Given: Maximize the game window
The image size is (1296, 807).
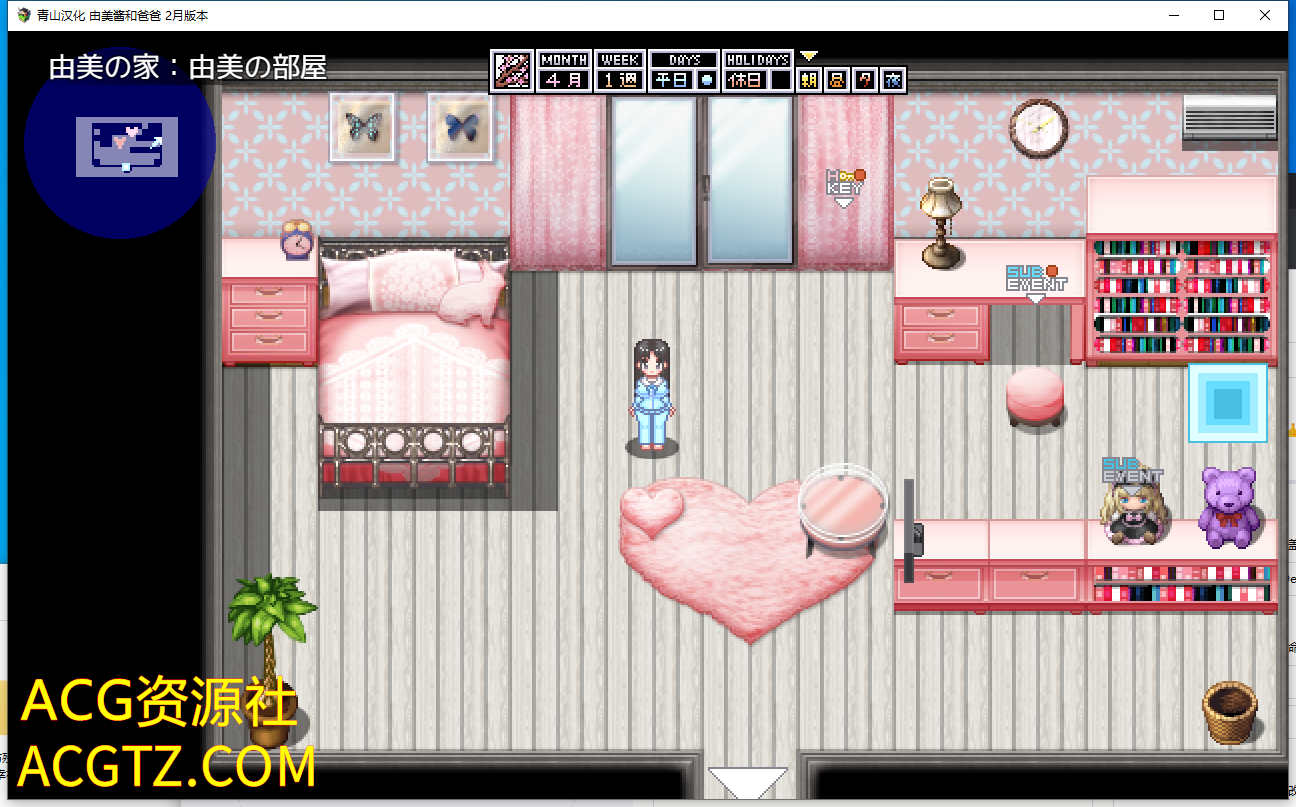Looking at the screenshot, I should click(x=1219, y=15).
